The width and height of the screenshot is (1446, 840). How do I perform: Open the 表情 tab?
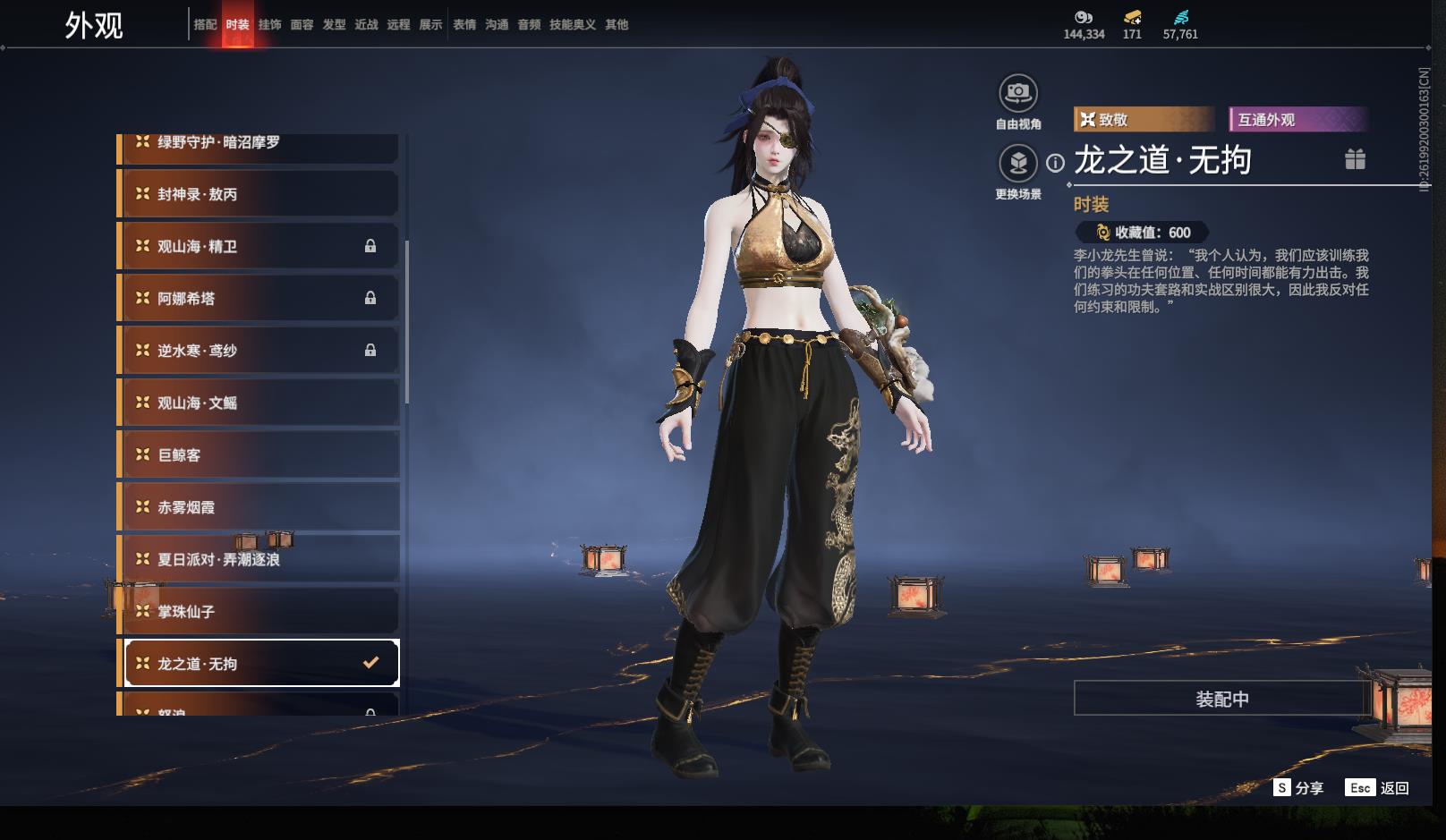coord(464,24)
